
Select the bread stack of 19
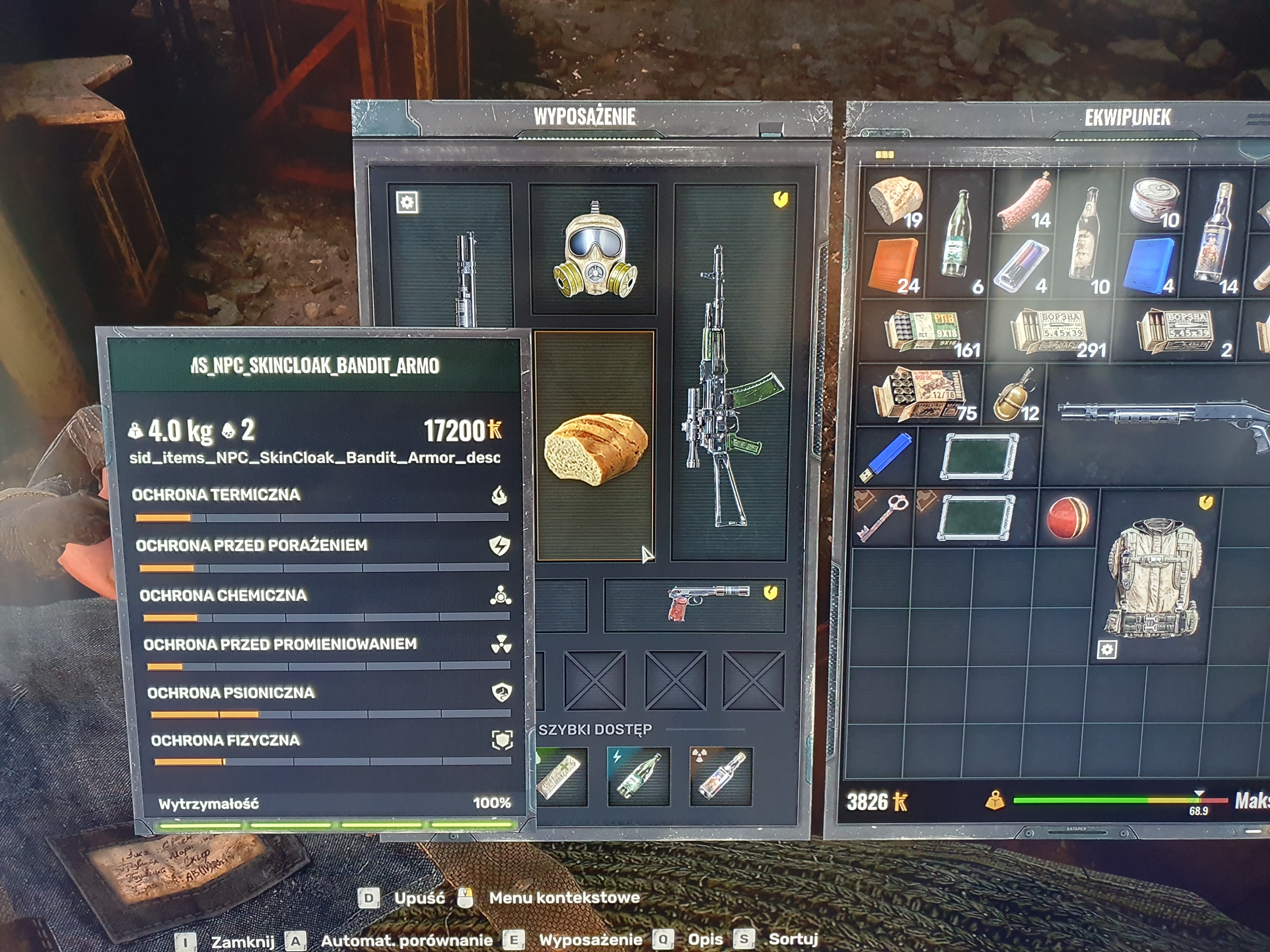click(896, 201)
